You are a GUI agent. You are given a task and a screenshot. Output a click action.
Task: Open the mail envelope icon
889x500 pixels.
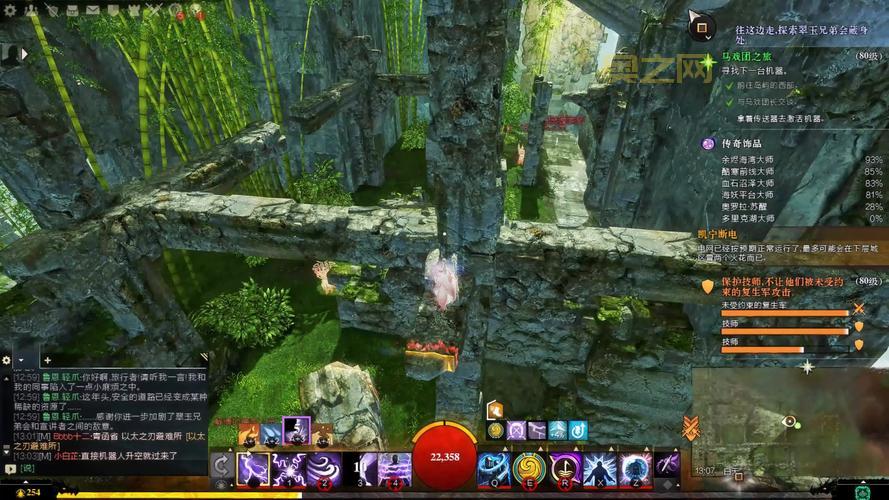point(92,10)
